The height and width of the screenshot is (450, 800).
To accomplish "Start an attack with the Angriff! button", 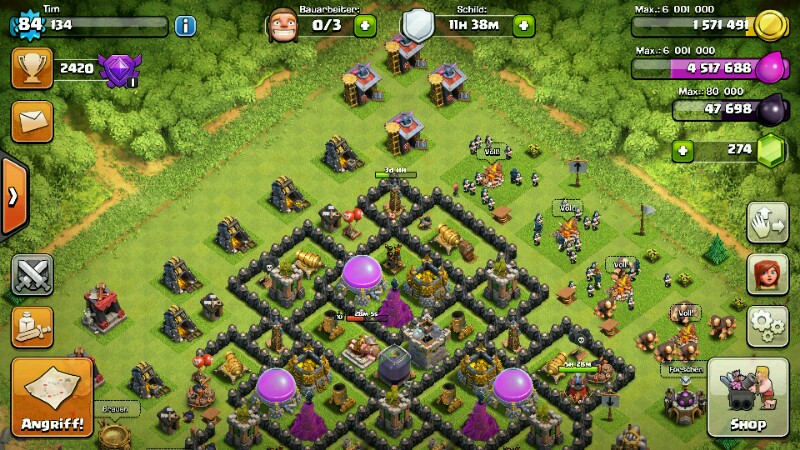I will click(x=52, y=398).
